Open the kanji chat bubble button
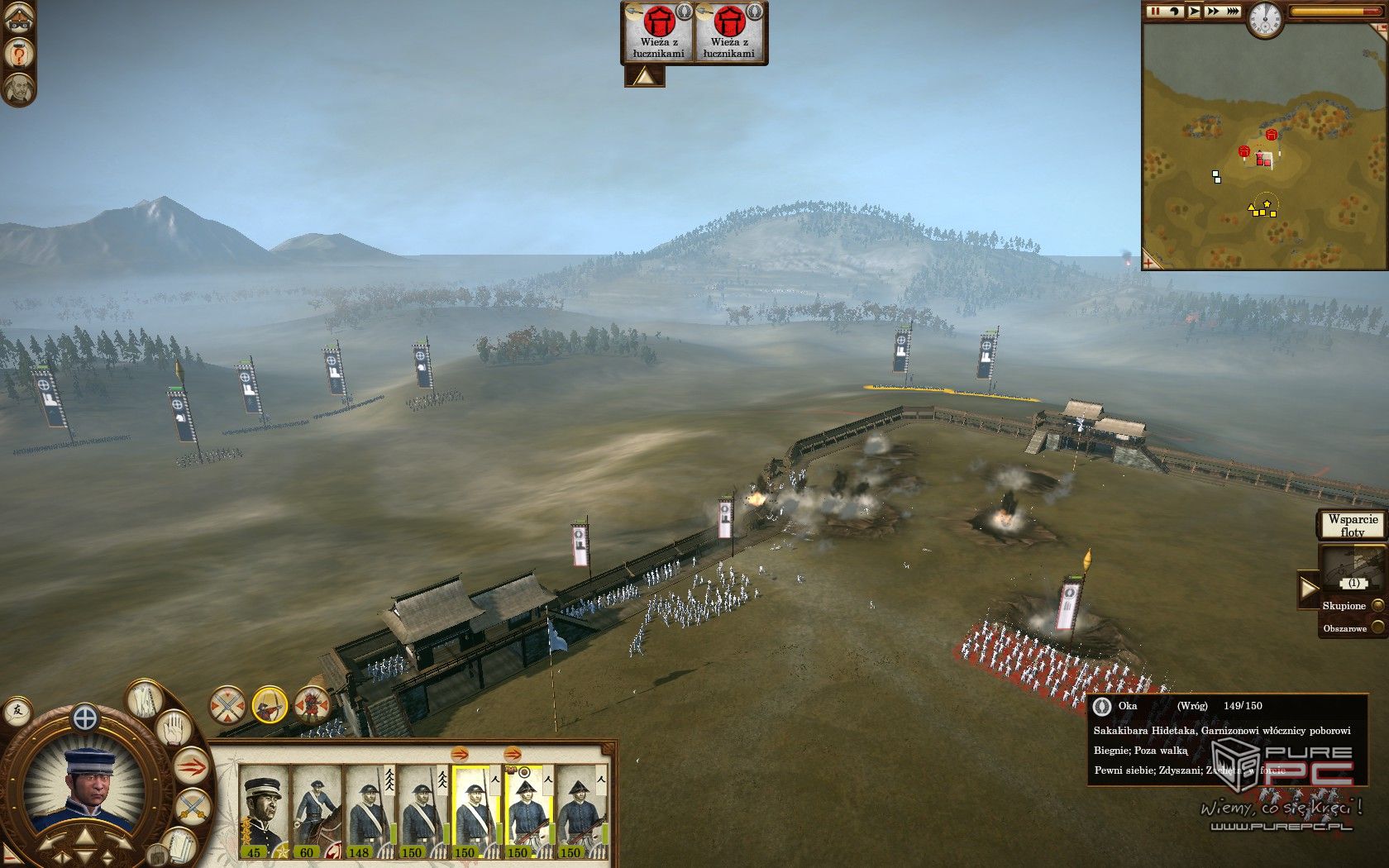This screenshot has width=1389, height=868. coord(16,710)
